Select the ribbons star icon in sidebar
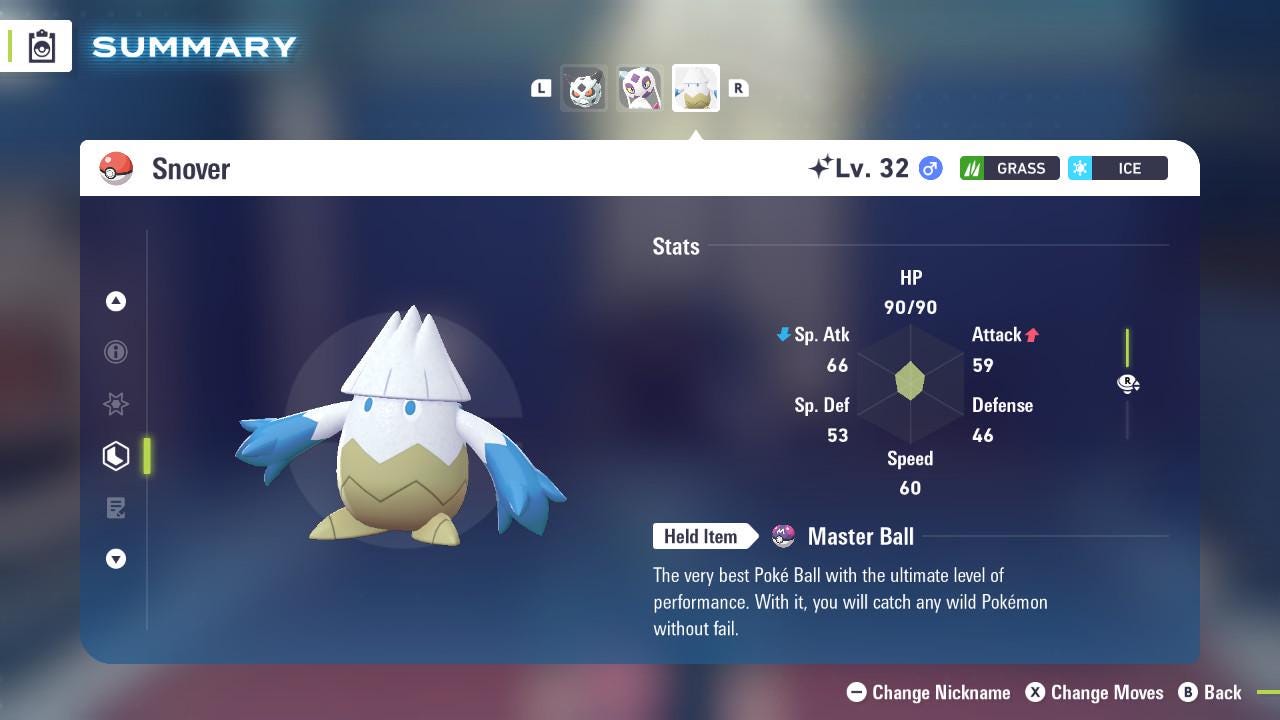 point(115,404)
